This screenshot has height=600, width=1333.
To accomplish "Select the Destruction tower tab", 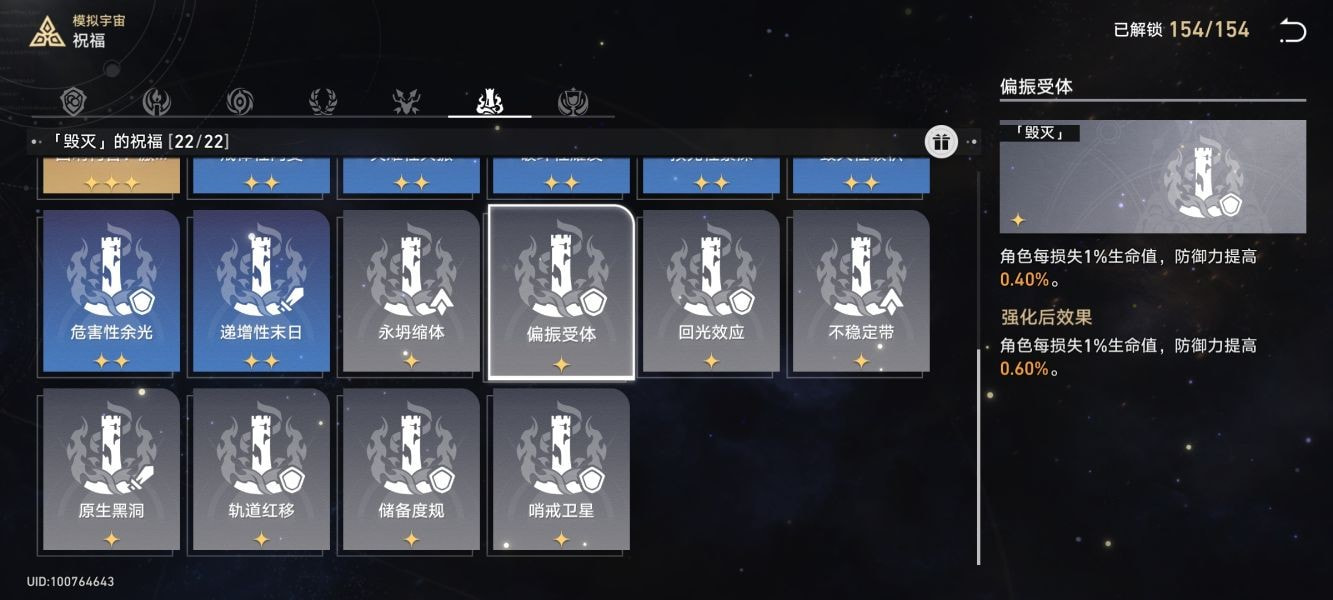I will 490,101.
